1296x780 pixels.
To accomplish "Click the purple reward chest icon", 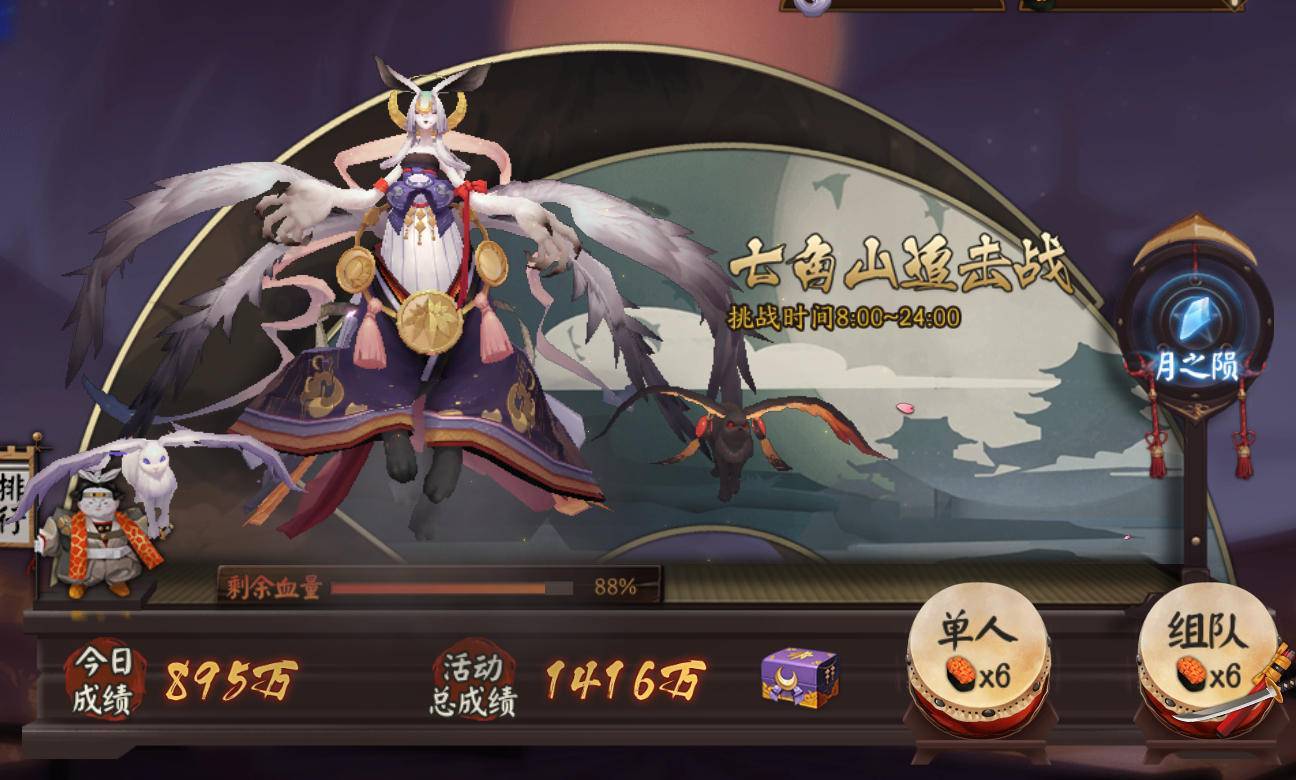I will tap(797, 675).
